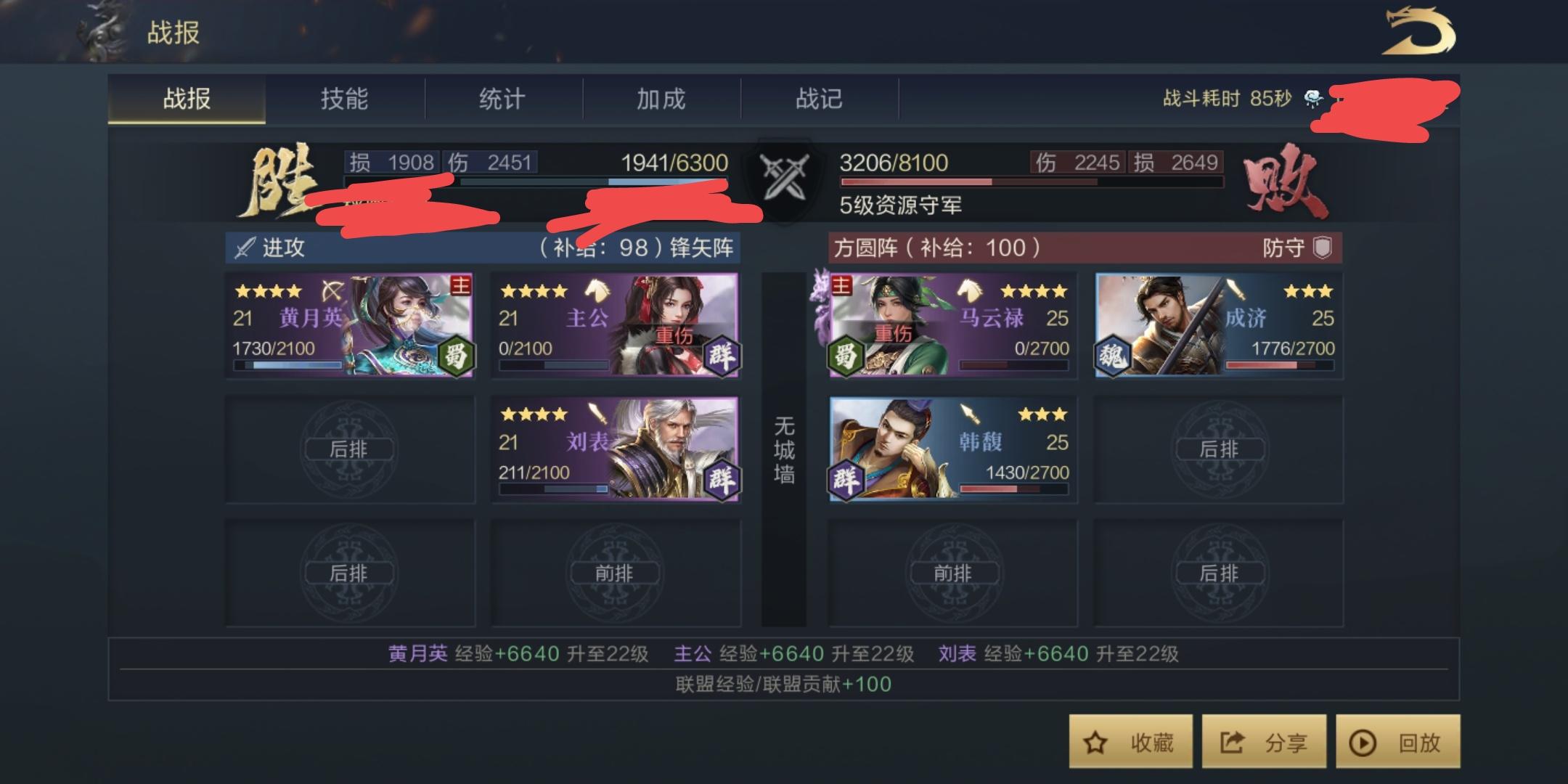Click the 分享 share button
Viewport: 1568px width, 784px height.
click(1264, 742)
